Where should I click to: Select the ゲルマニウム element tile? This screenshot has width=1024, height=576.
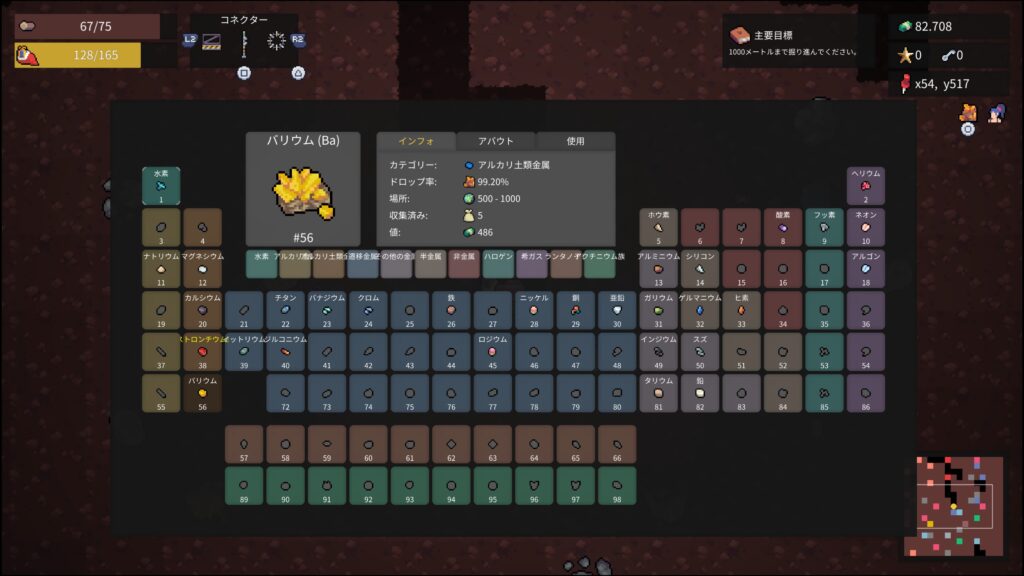point(700,311)
